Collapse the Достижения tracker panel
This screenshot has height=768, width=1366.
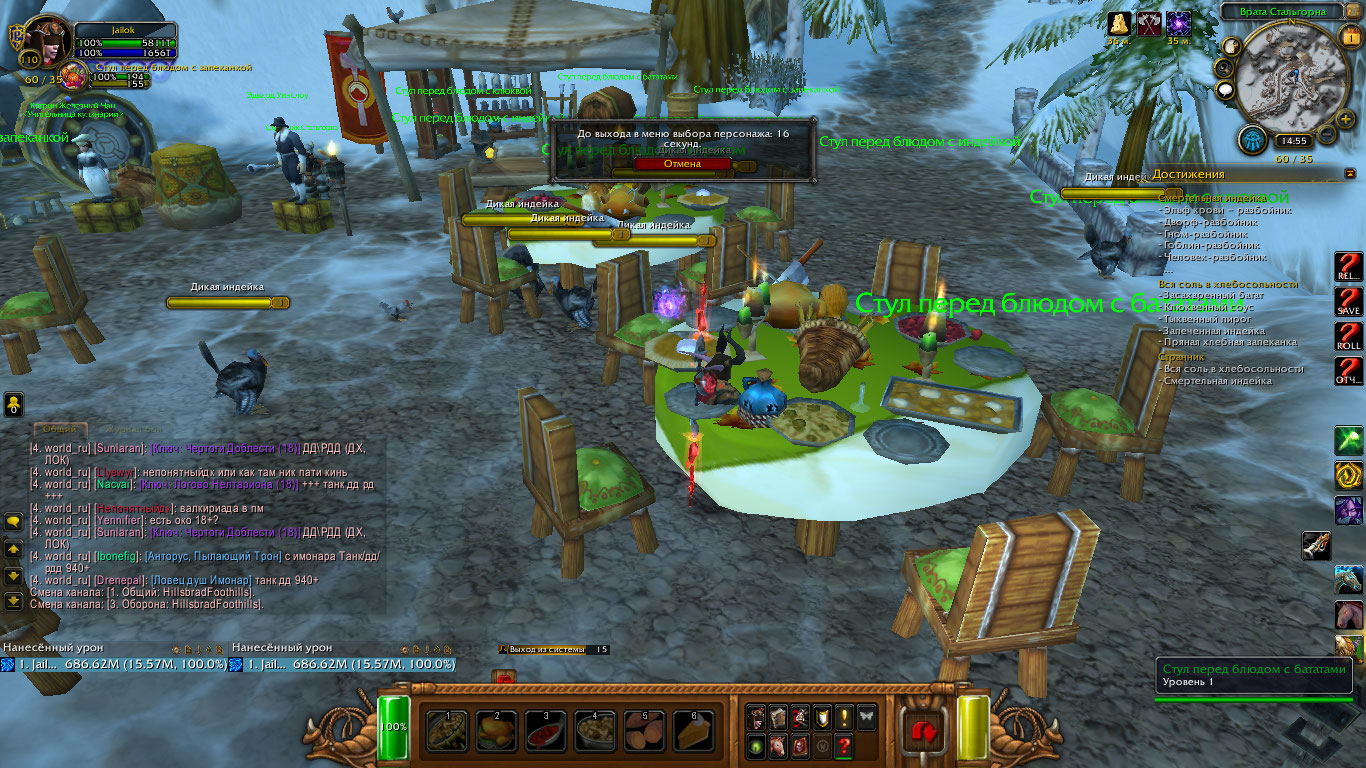[1350, 174]
